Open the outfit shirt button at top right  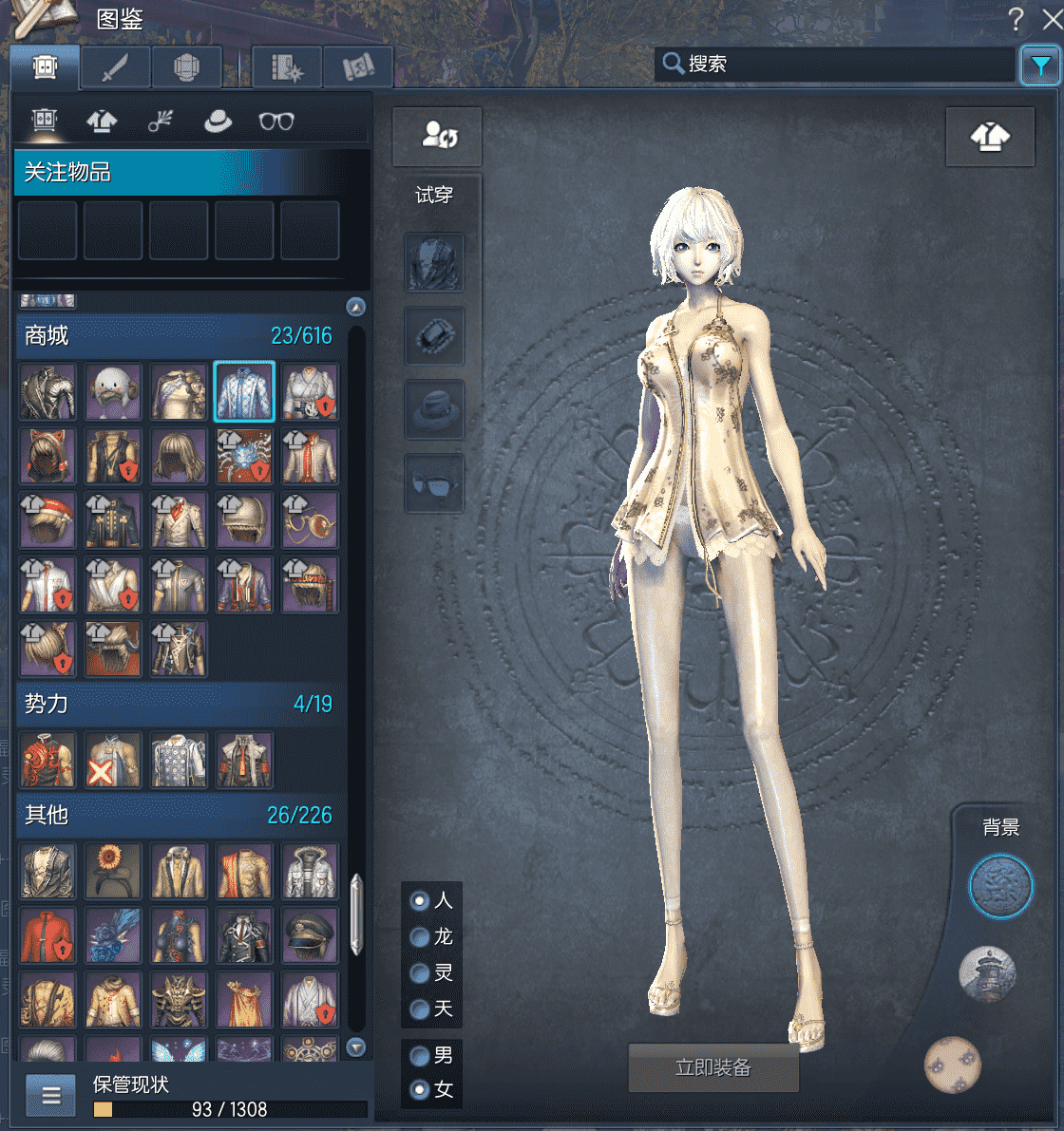tap(990, 137)
